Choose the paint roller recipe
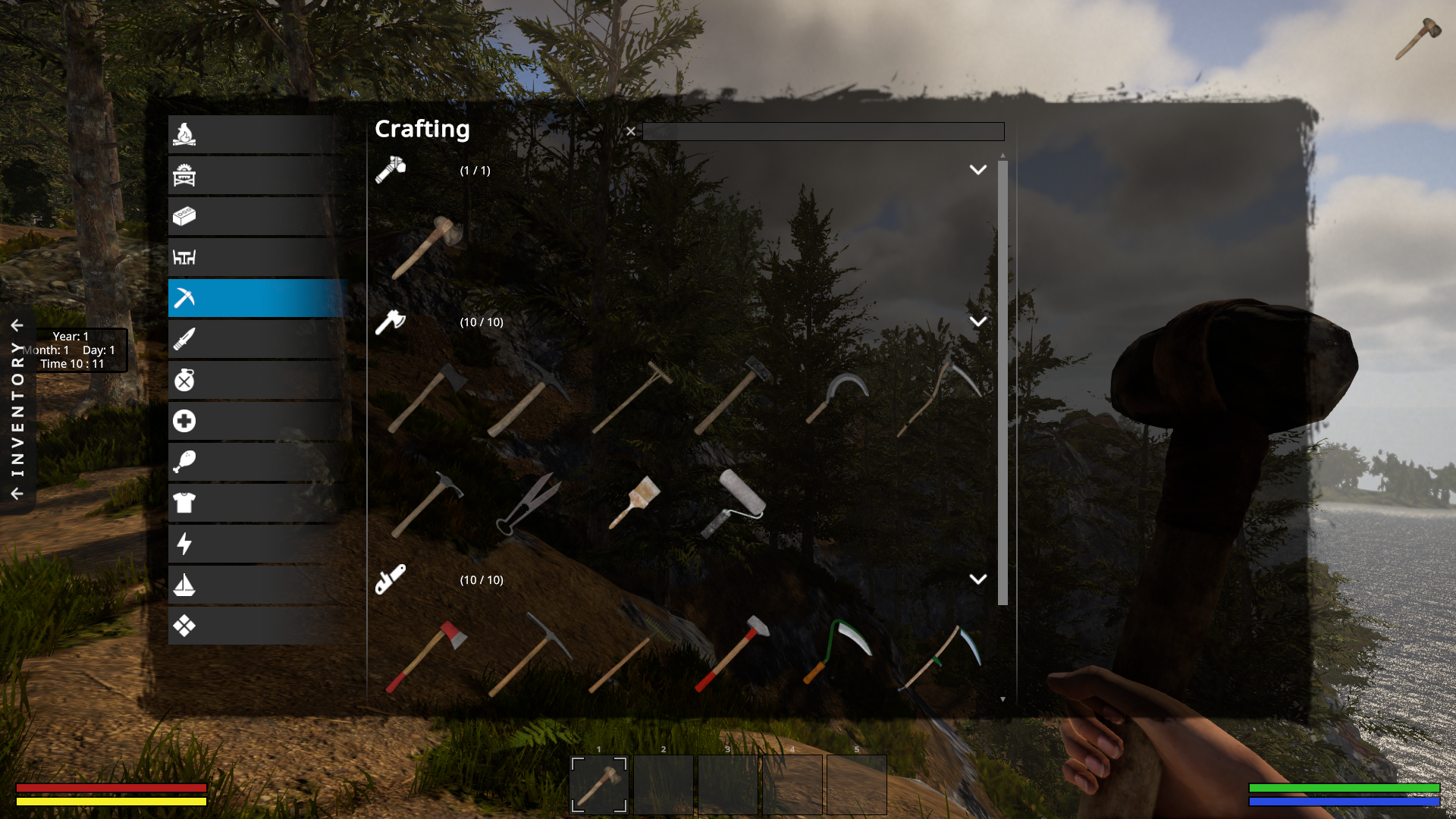The width and height of the screenshot is (1456, 819). (733, 503)
